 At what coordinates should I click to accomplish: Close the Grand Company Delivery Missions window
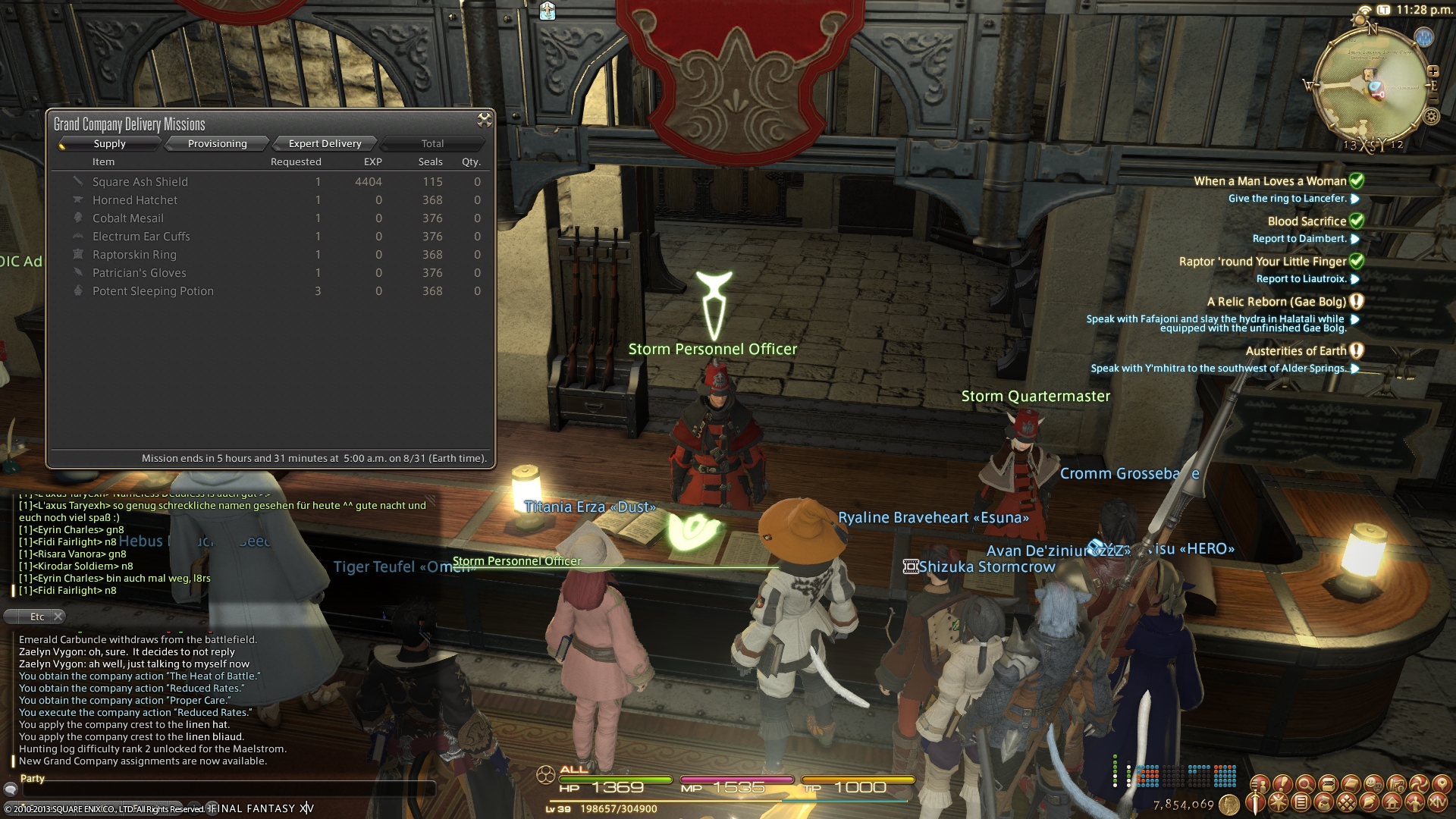click(x=484, y=120)
